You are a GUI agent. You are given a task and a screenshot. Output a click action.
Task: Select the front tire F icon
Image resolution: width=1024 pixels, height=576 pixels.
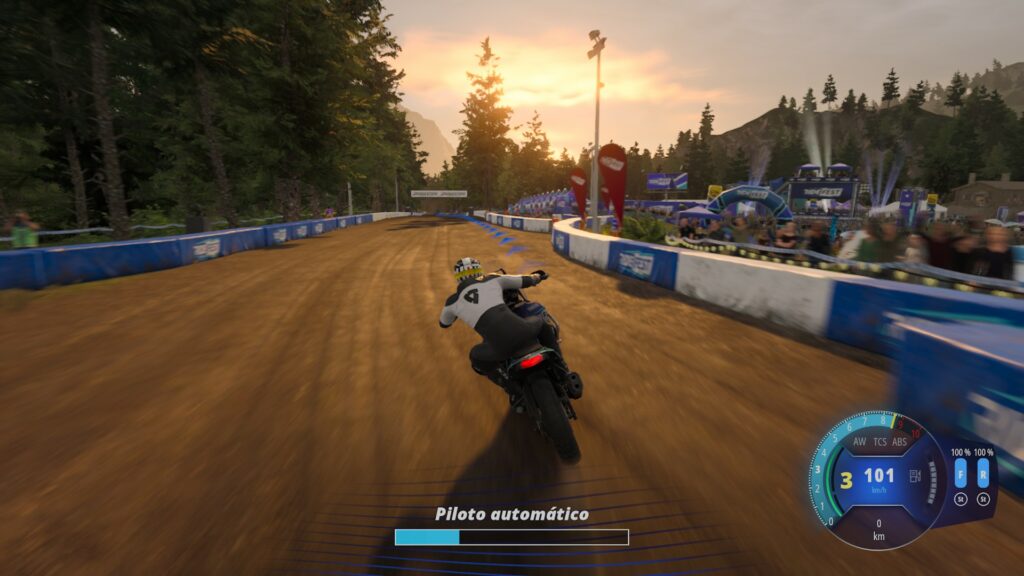961,474
